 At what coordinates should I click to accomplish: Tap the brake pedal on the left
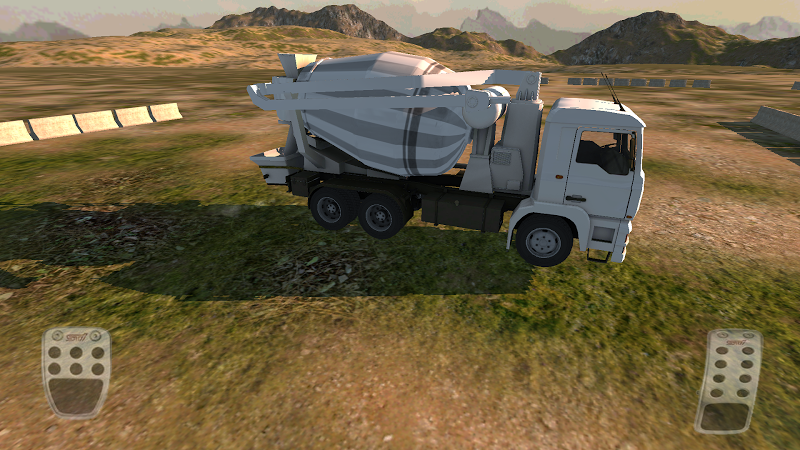pos(76,371)
